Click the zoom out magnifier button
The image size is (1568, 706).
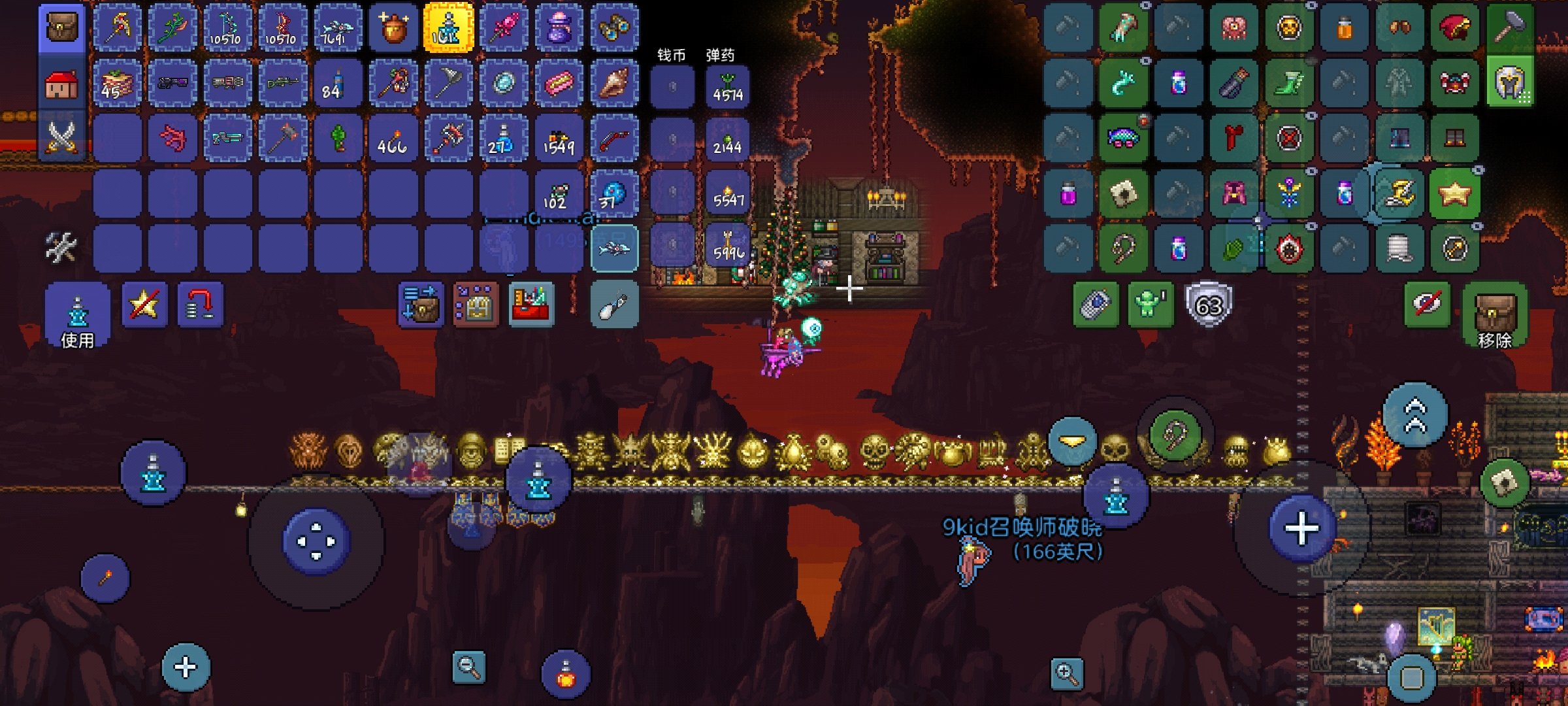tap(468, 667)
